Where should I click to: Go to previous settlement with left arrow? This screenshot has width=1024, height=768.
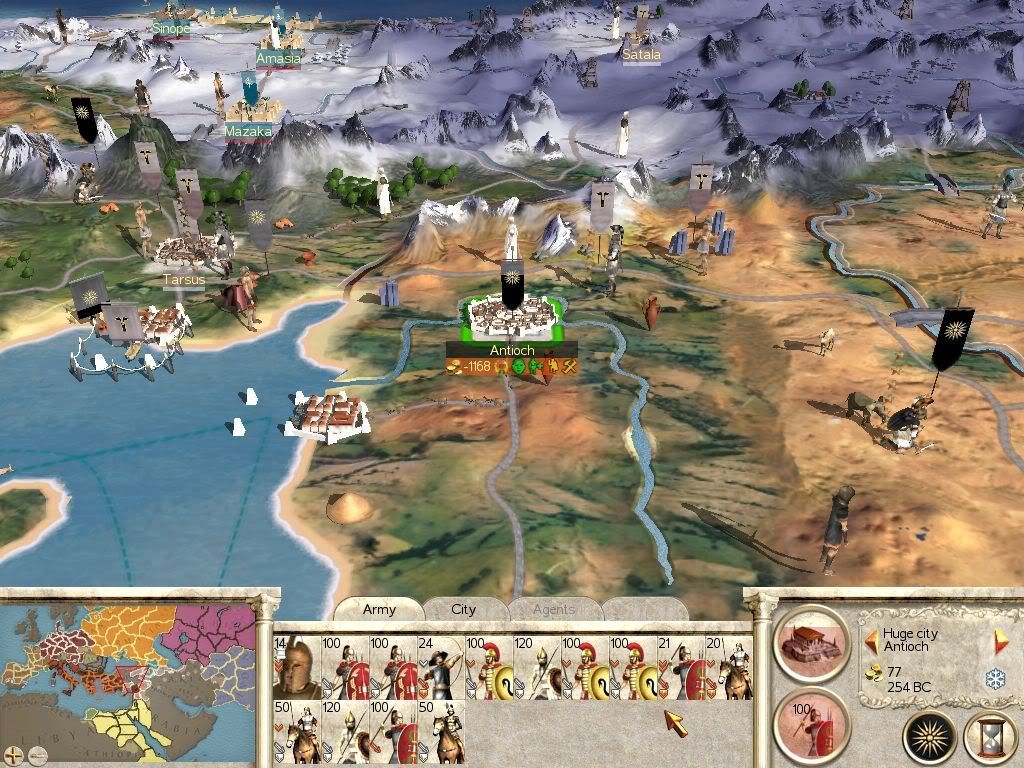871,636
